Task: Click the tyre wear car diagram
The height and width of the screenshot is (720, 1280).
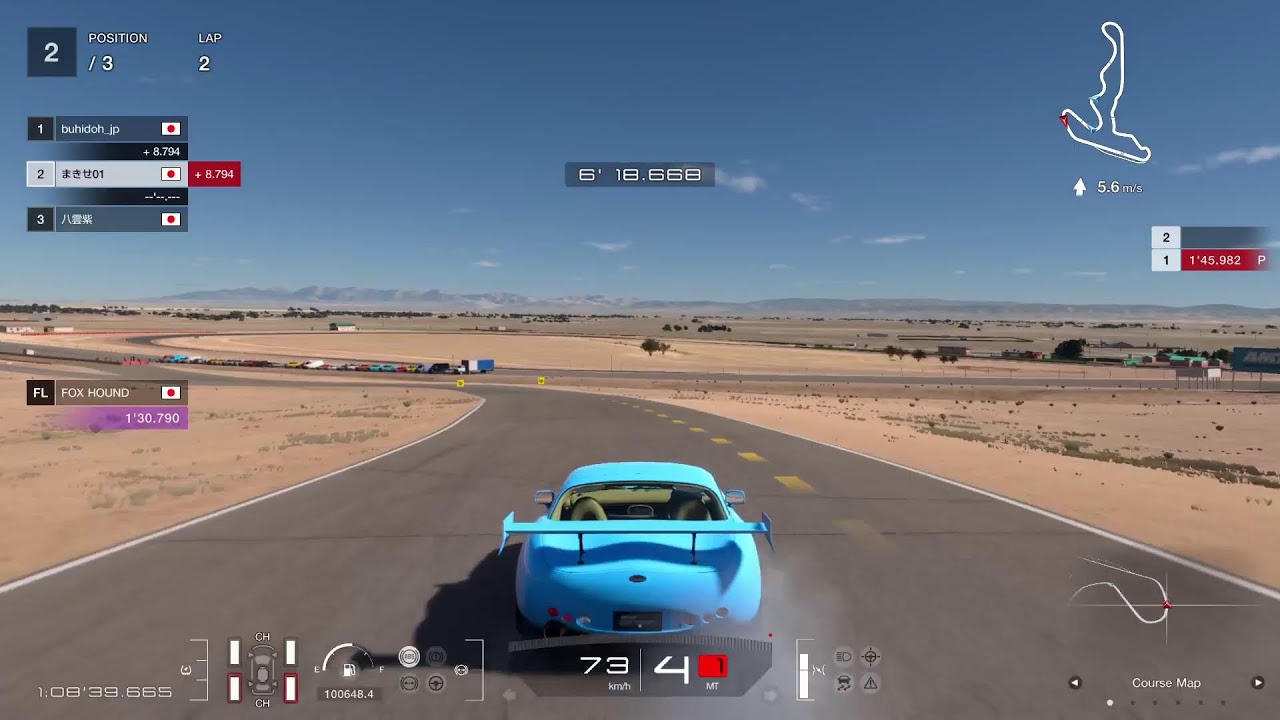Action: [x=263, y=669]
